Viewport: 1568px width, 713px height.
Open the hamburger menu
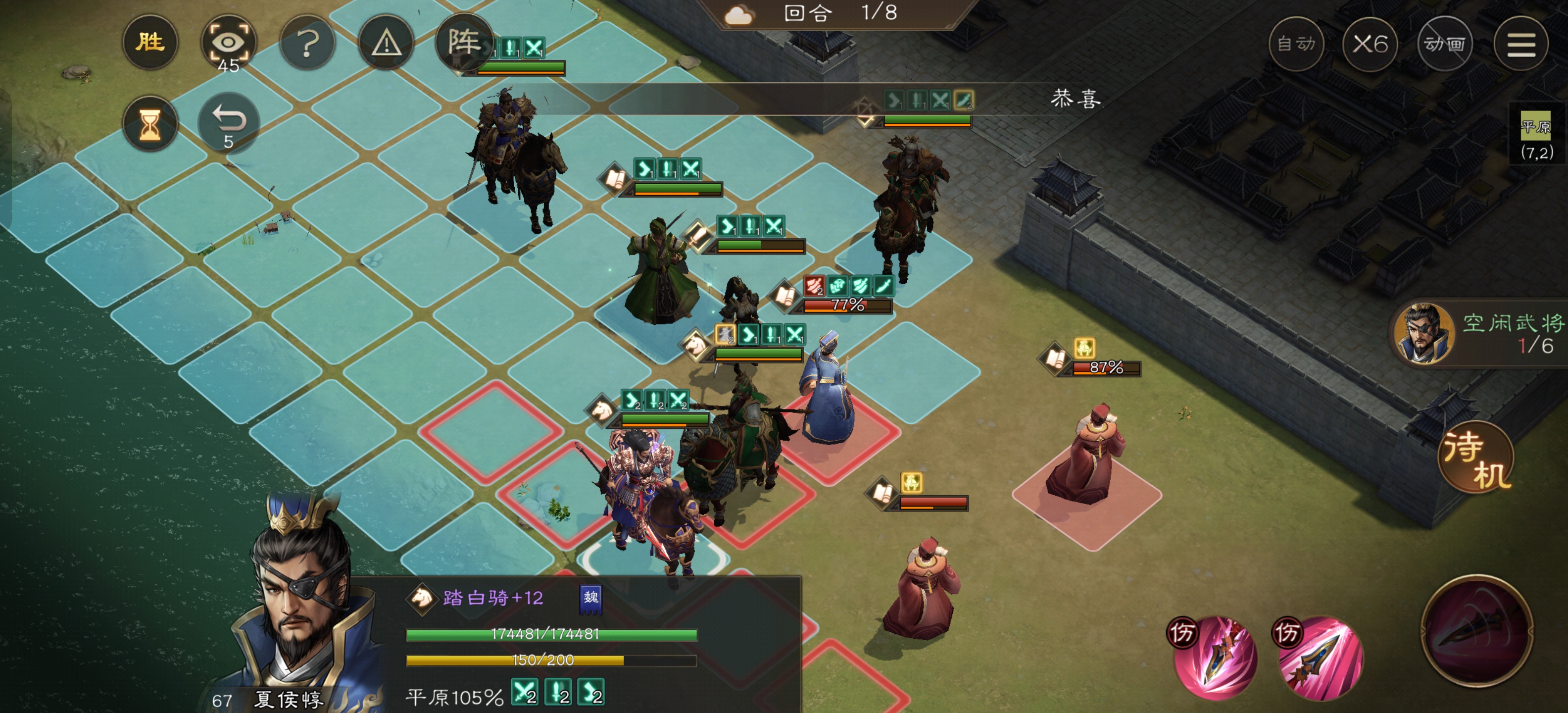pos(1520,44)
